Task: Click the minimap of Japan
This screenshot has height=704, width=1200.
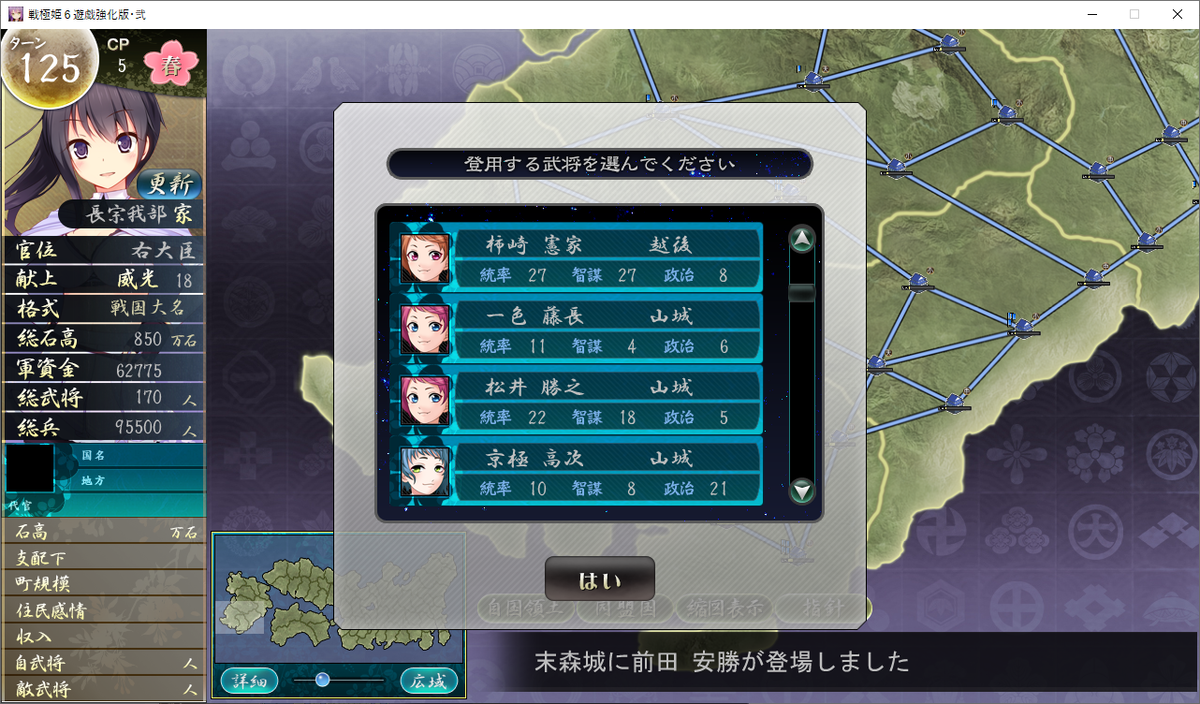Action: (338, 598)
